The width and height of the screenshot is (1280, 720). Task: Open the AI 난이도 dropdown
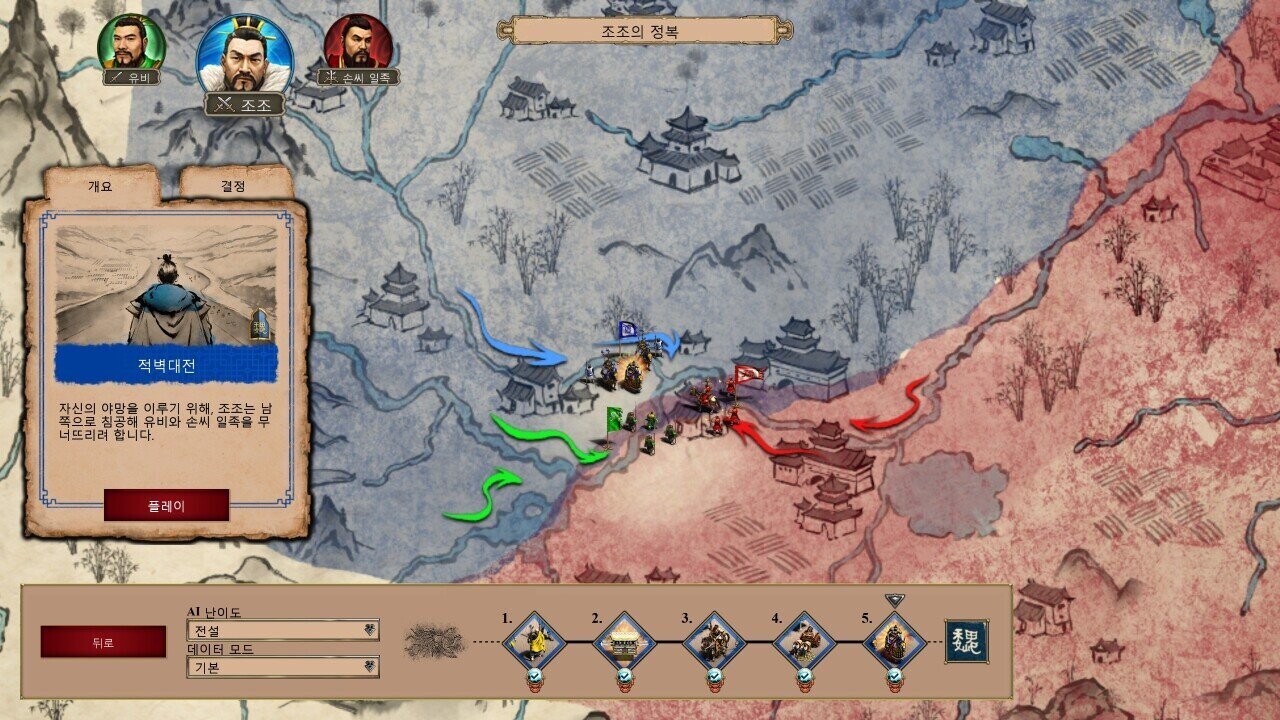283,630
